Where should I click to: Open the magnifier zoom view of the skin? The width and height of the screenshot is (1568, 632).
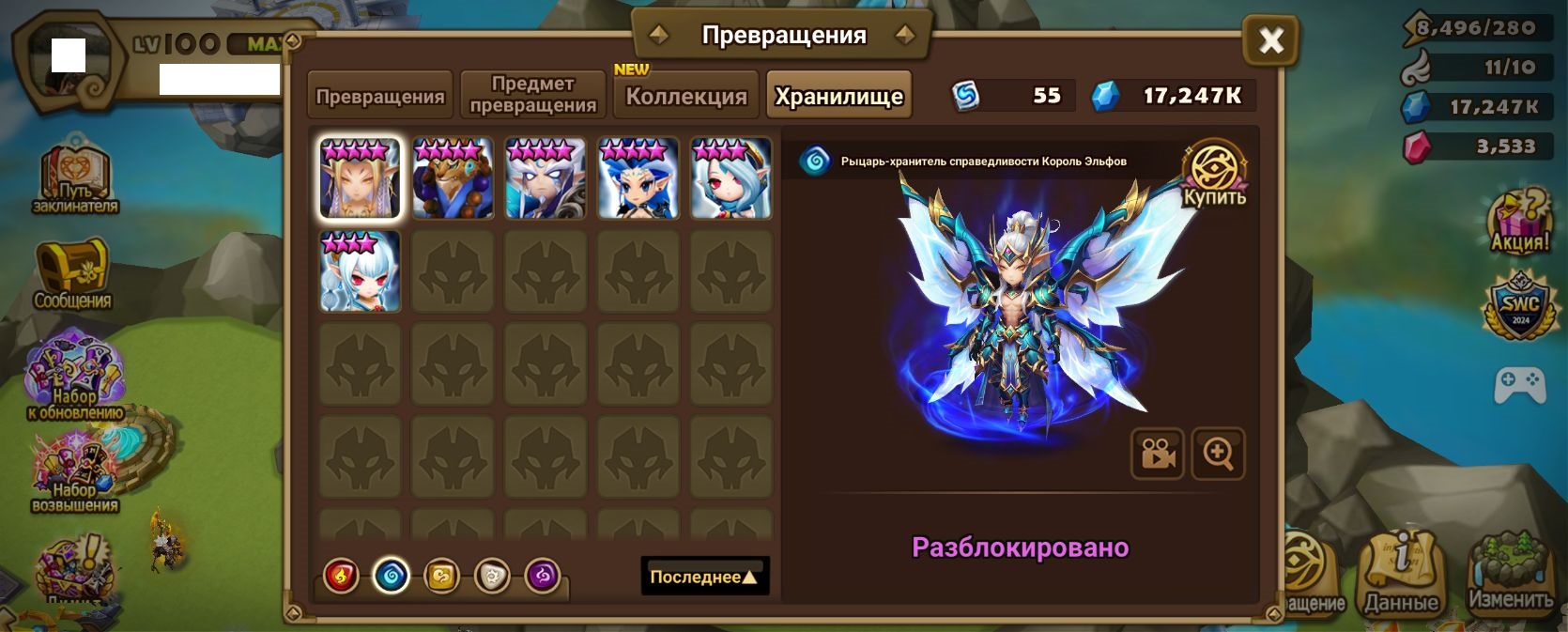pyautogui.click(x=1218, y=454)
